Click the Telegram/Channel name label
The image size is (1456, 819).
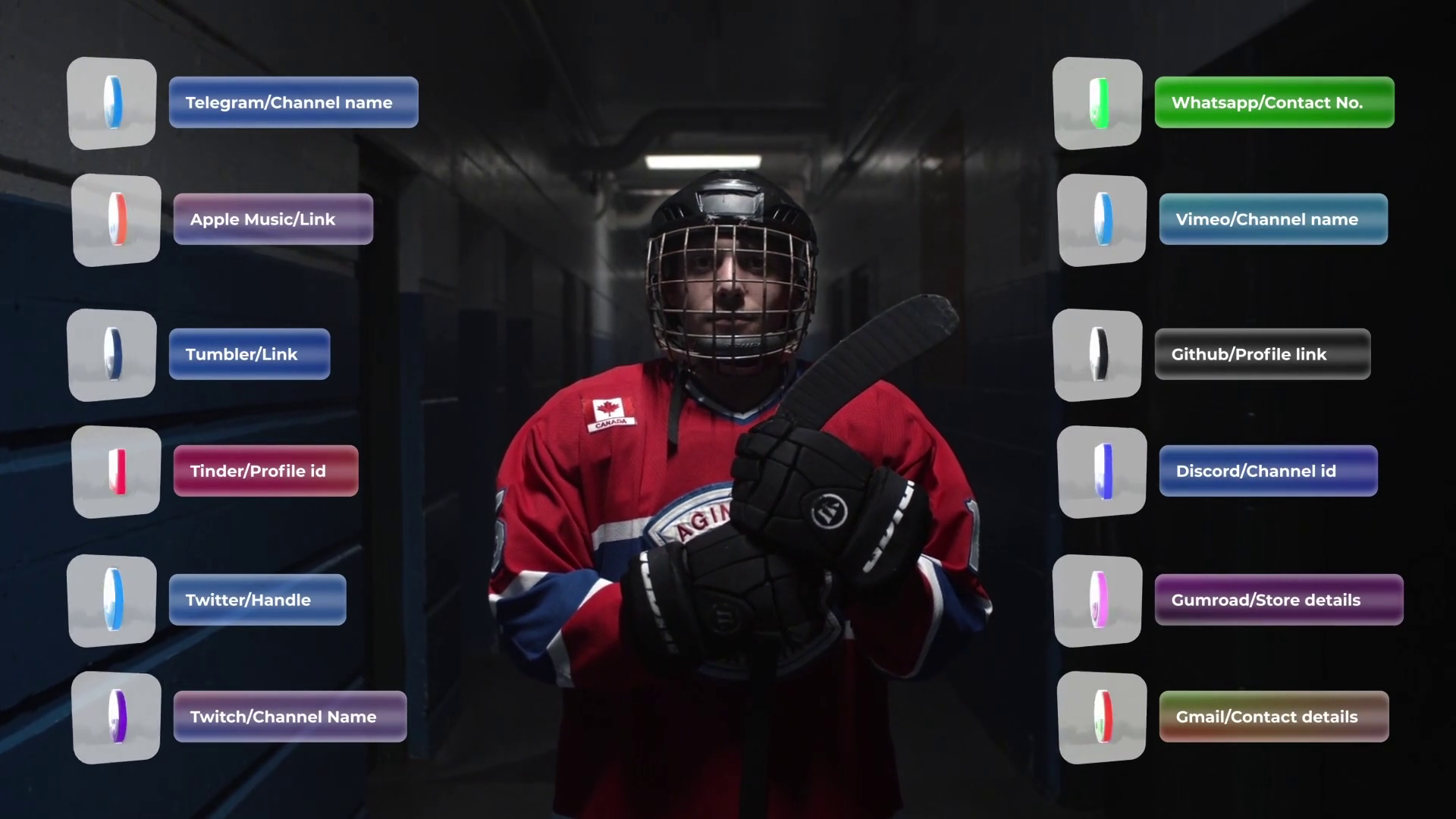click(x=293, y=102)
